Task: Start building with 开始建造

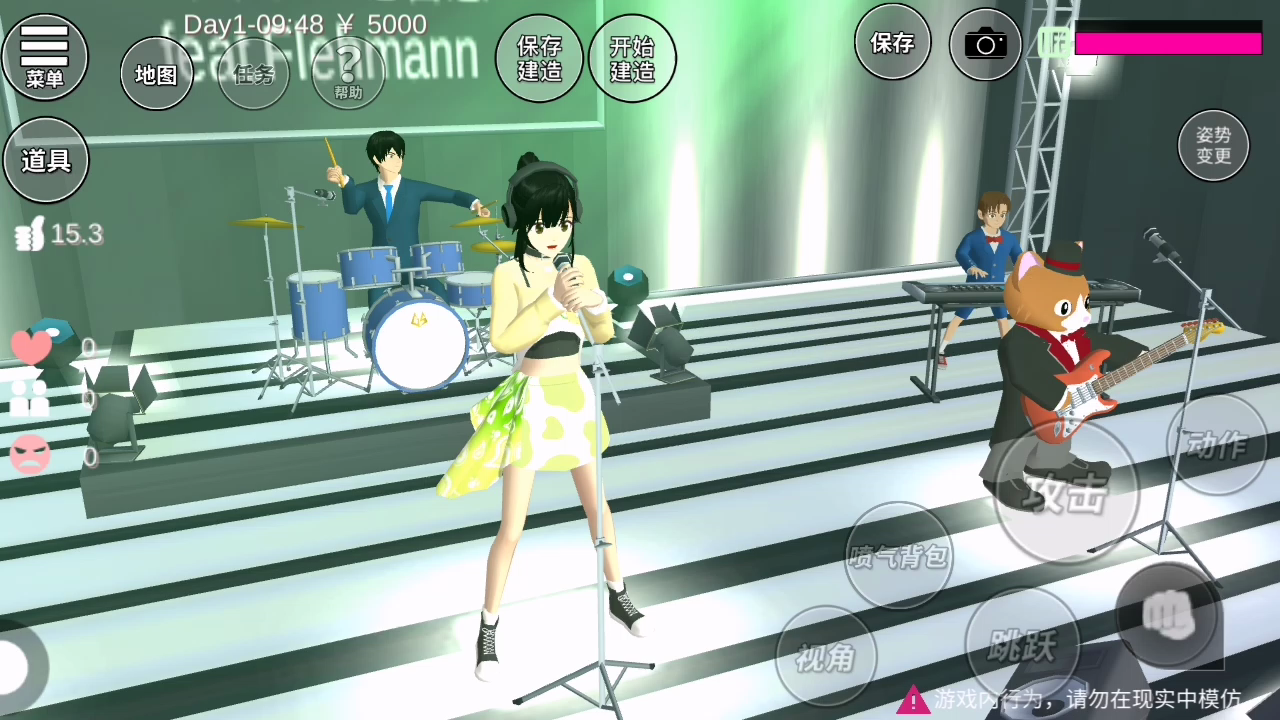Action: 632,59
